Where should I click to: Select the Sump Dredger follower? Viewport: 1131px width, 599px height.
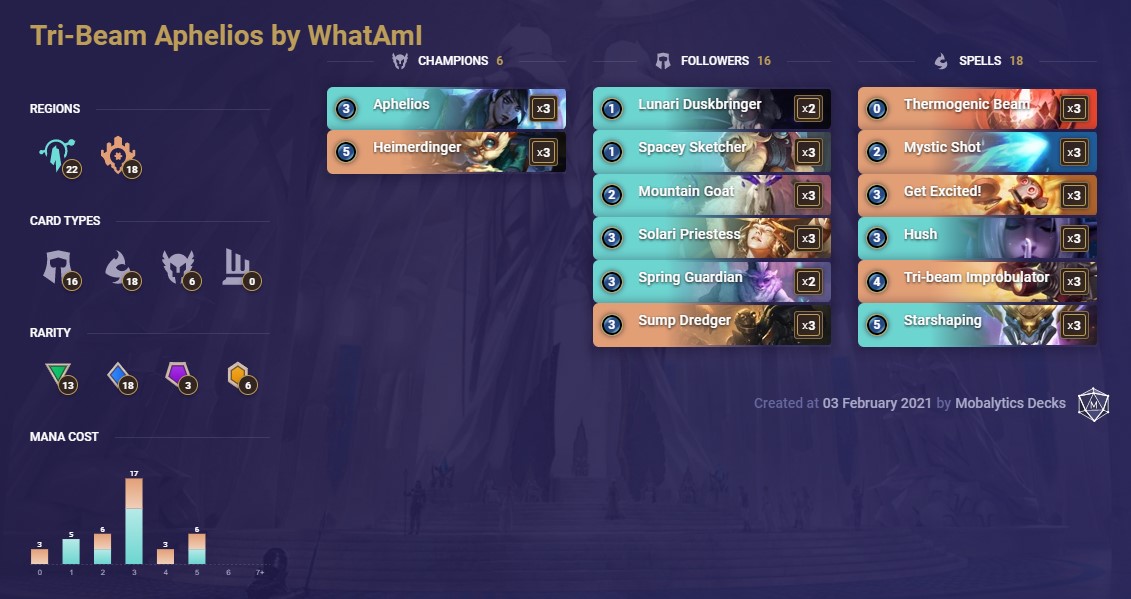[x=711, y=325]
